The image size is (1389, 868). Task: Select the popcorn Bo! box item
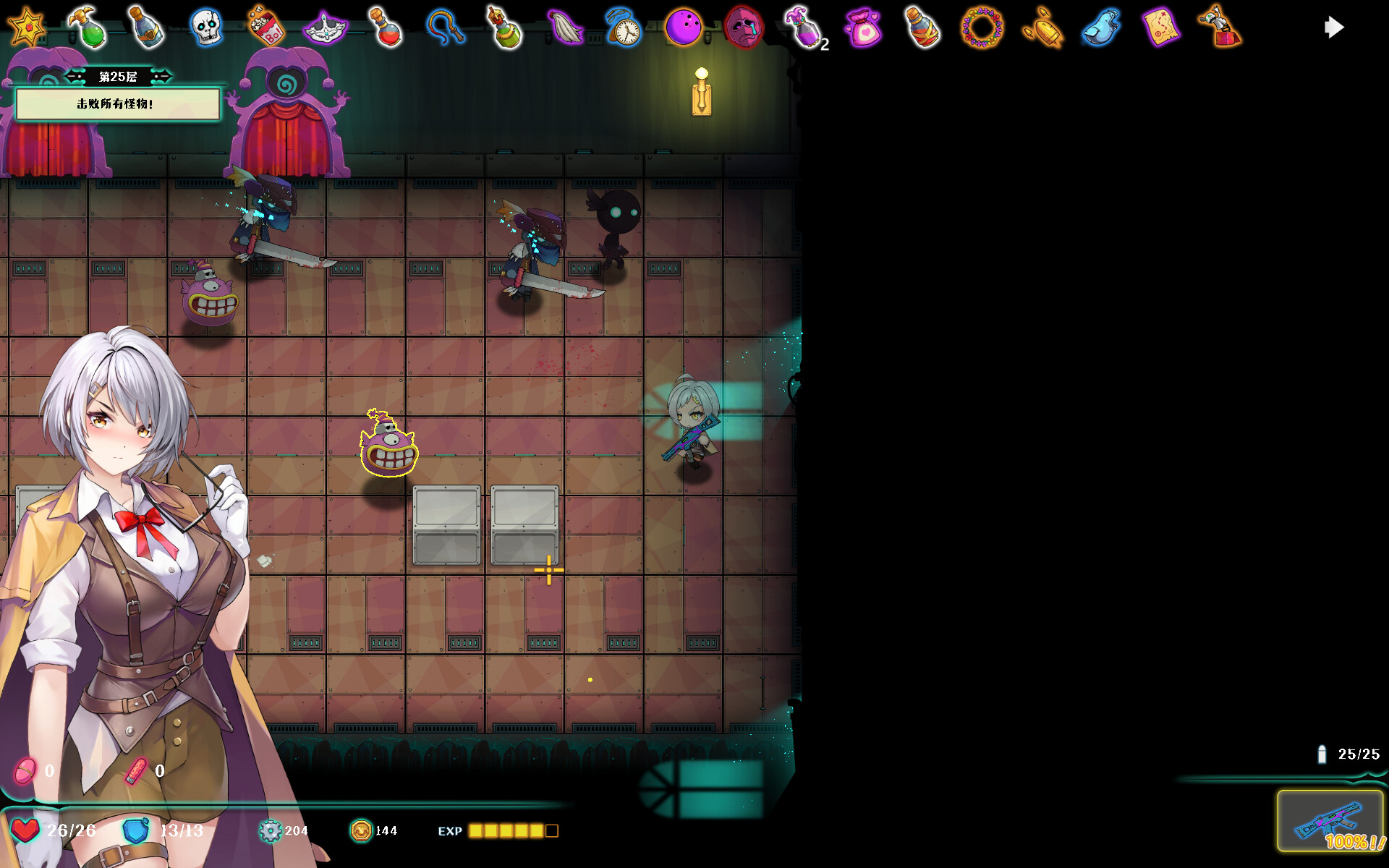click(268, 27)
